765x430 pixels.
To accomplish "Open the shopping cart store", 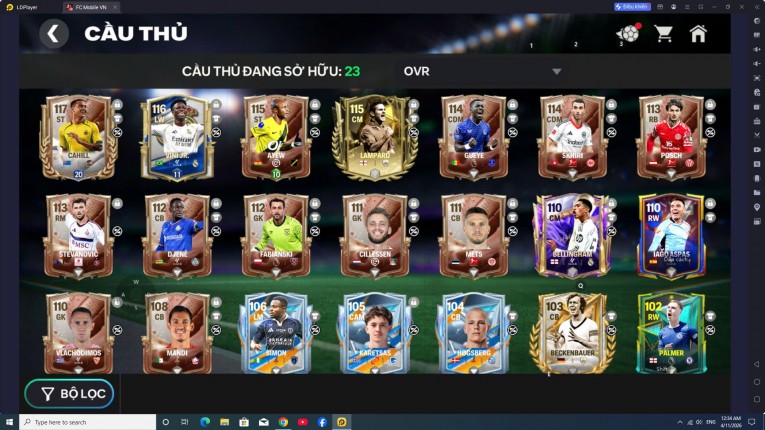I will [x=663, y=34].
